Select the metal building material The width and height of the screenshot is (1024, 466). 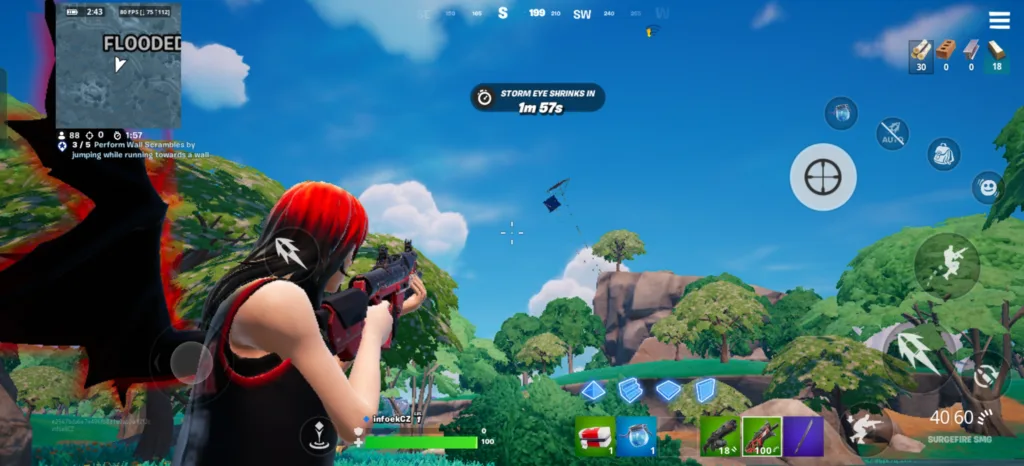pos(971,50)
